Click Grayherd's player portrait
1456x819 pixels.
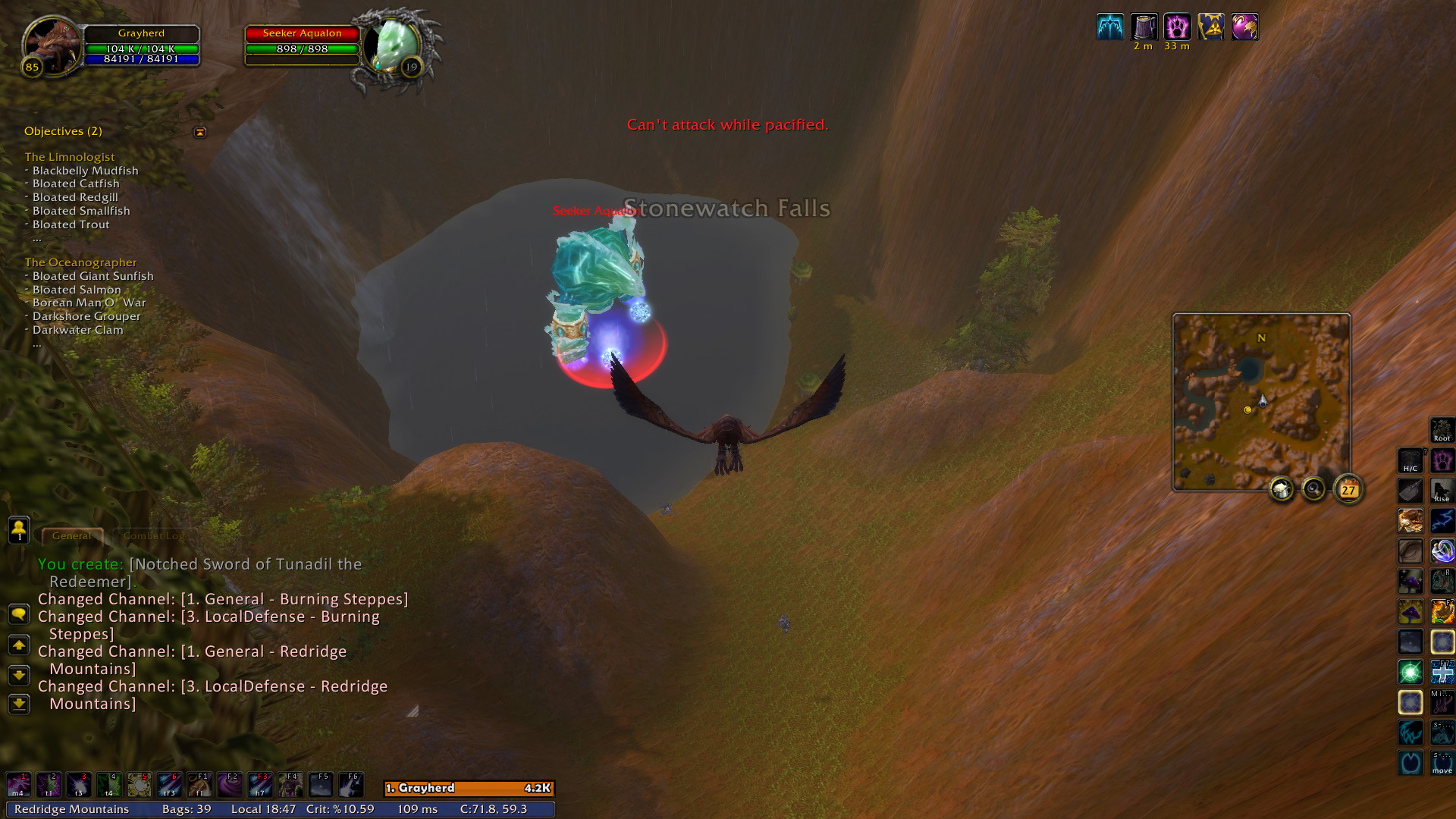click(x=52, y=45)
